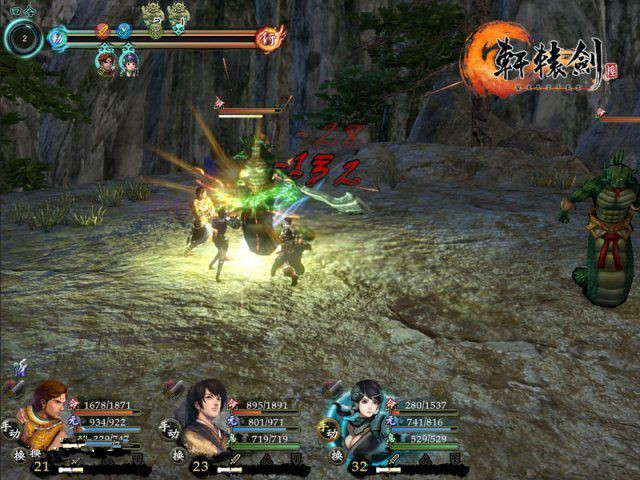
Task: Click the red sword marker on the turn bar
Action: (x=102, y=31)
